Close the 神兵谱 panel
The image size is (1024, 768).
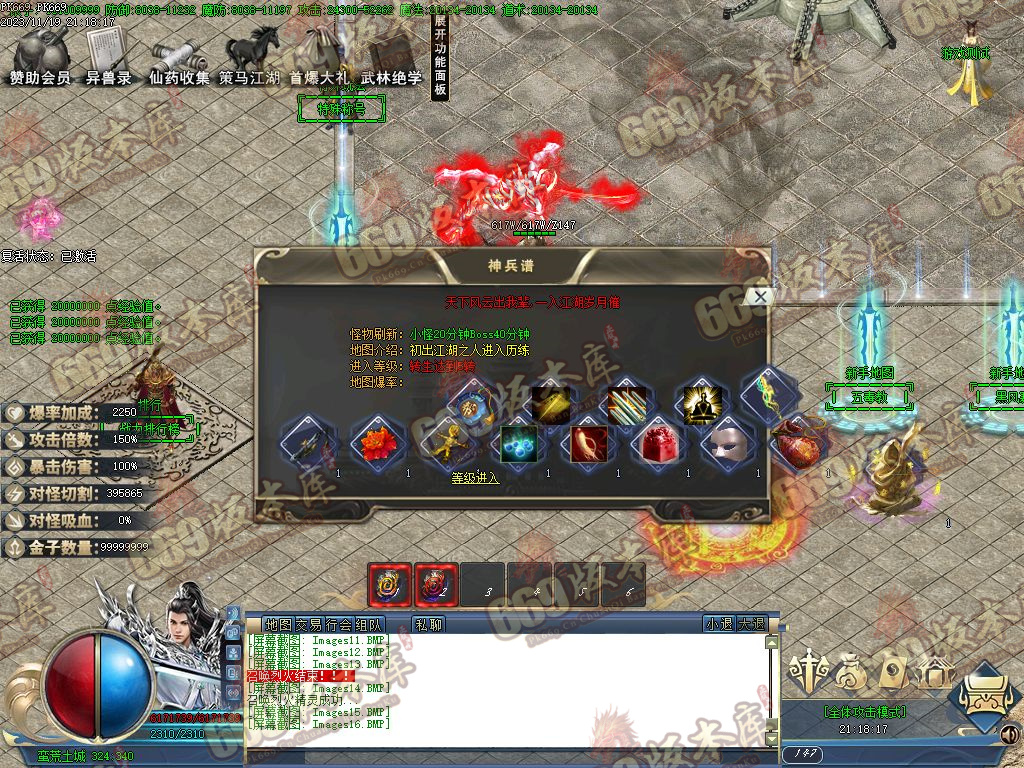[760, 296]
